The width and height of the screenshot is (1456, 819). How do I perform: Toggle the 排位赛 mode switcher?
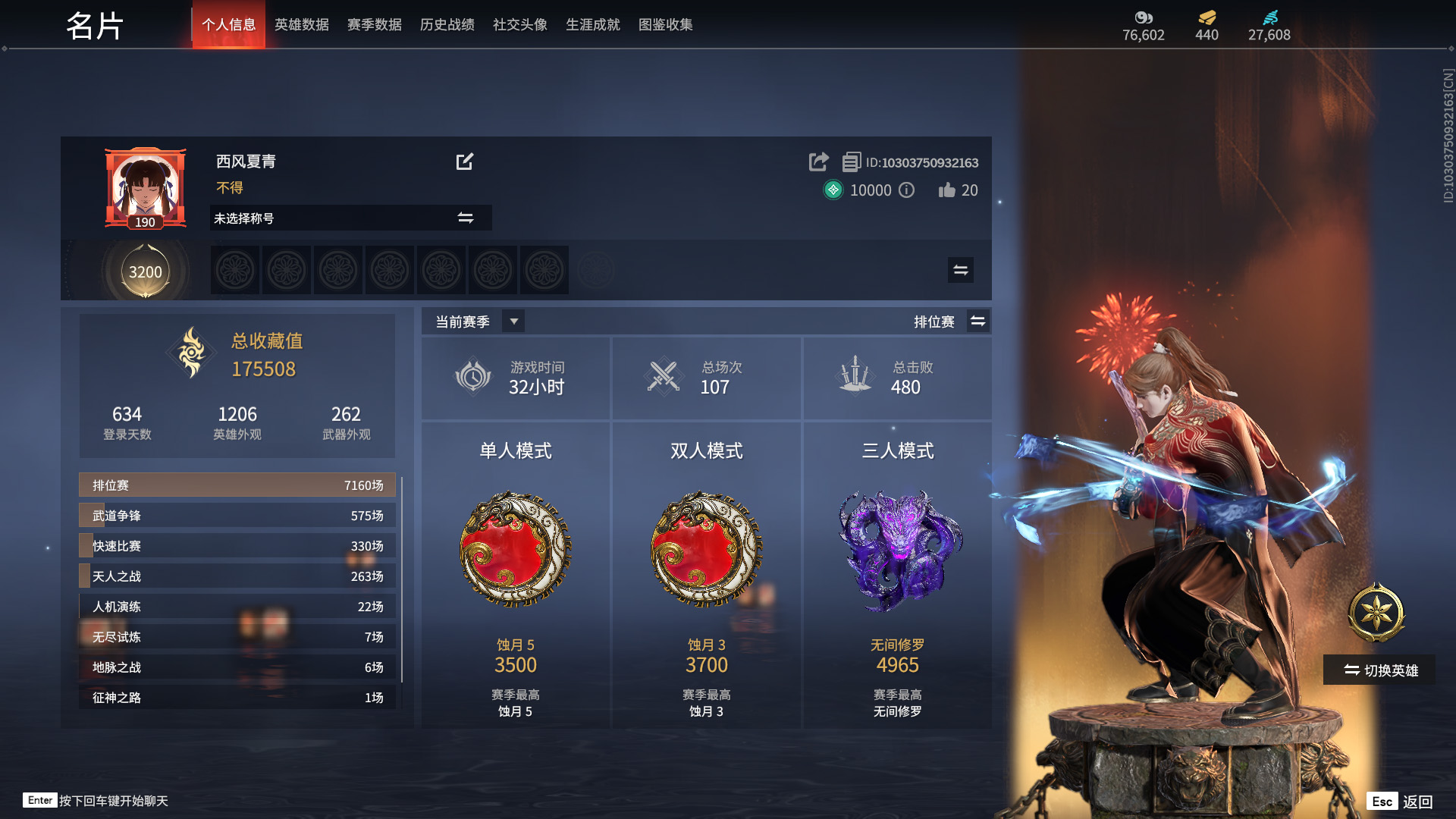tap(978, 321)
